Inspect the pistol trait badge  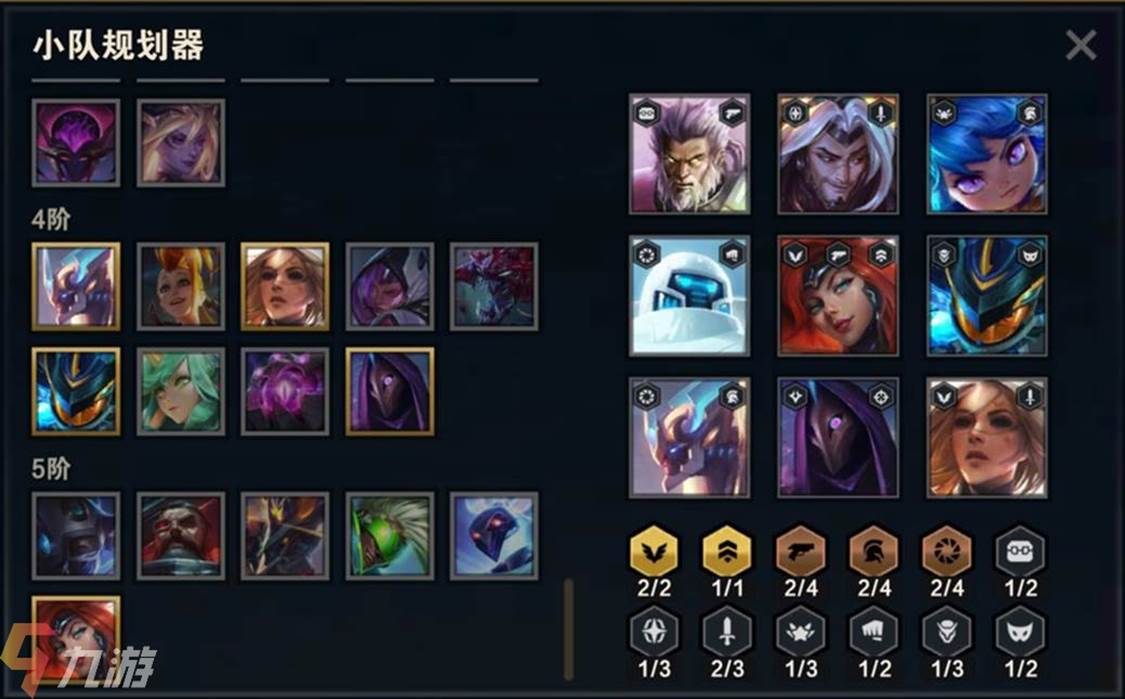801,552
